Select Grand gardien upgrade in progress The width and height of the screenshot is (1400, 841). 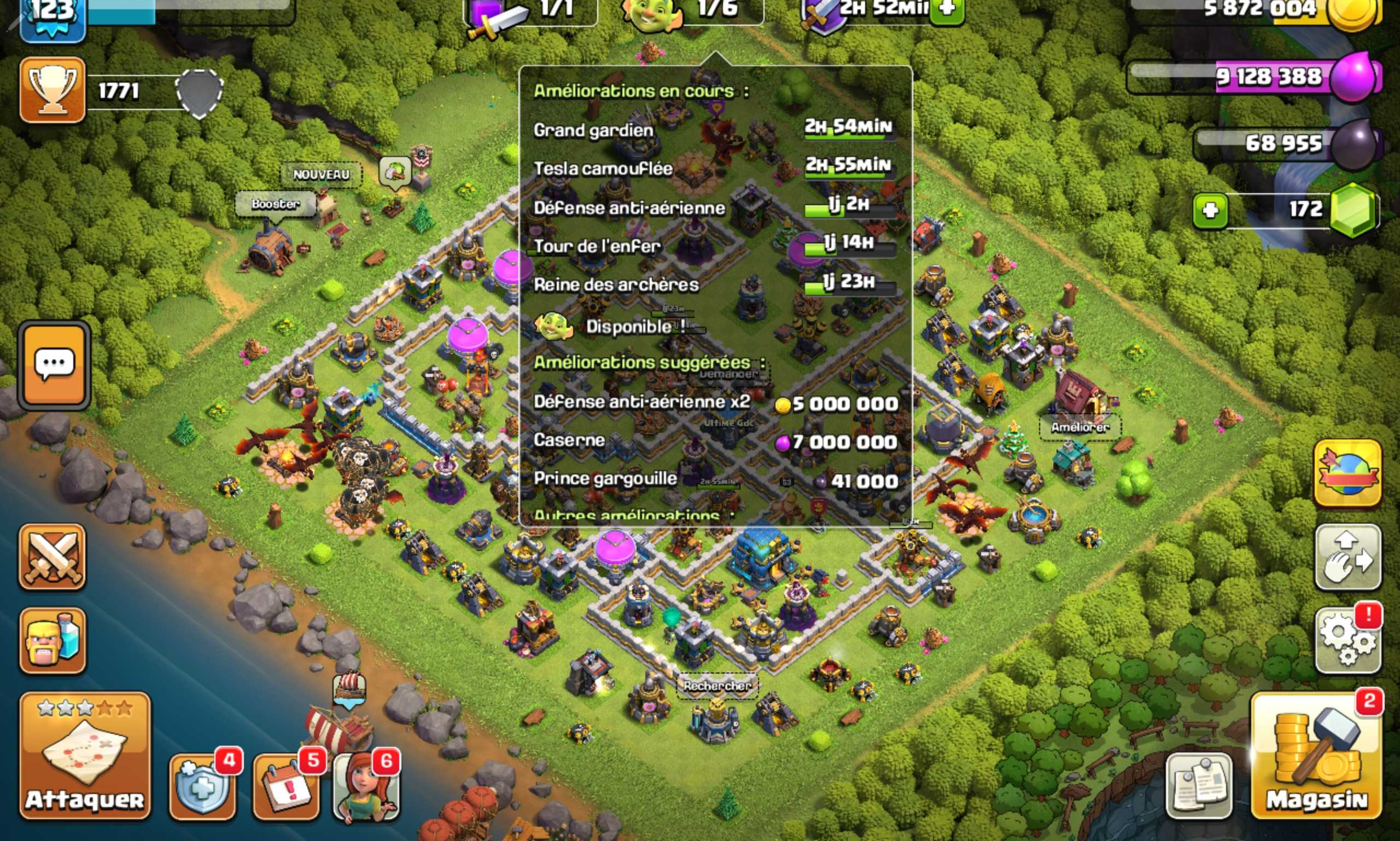714,130
